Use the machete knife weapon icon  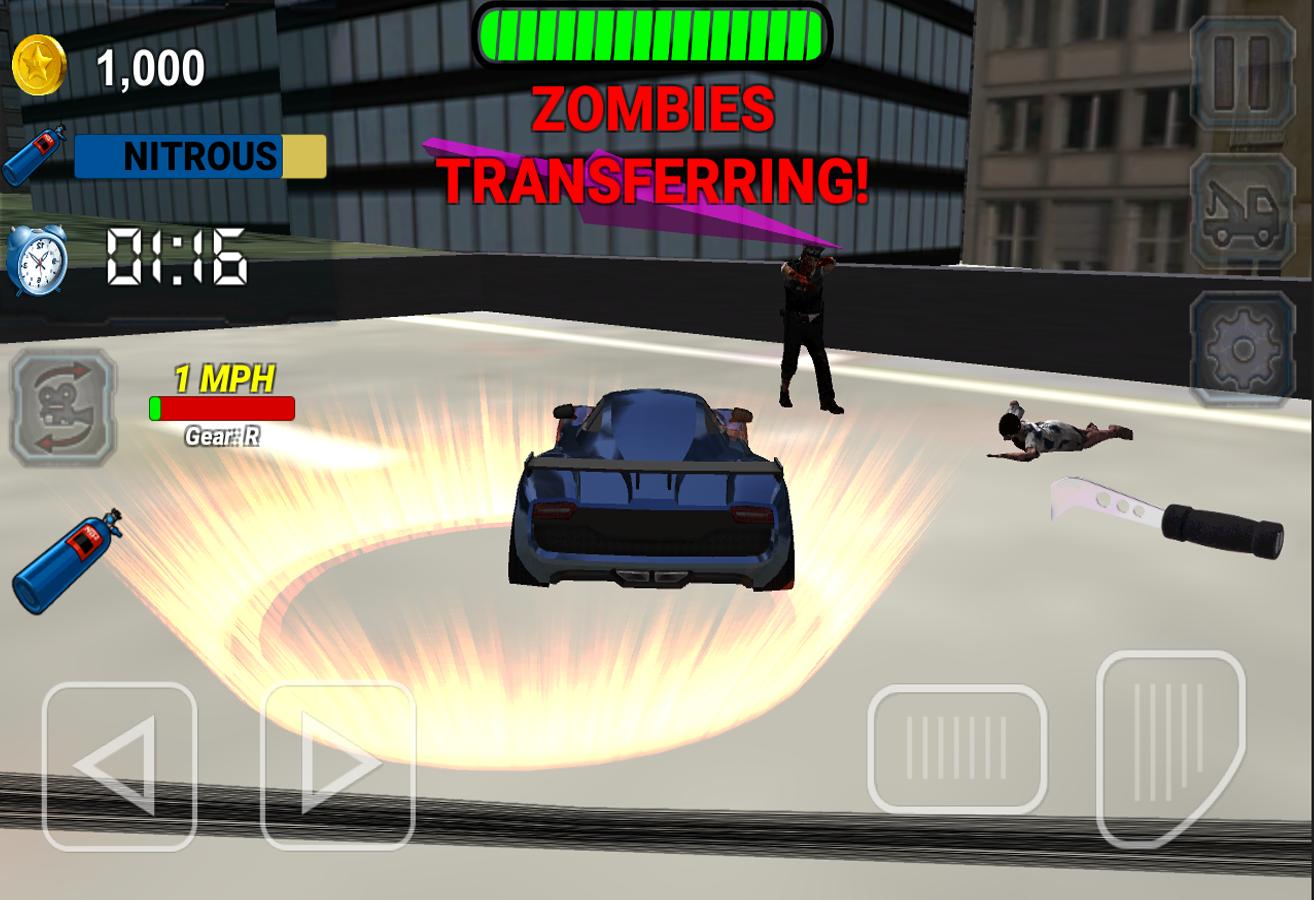1168,516
